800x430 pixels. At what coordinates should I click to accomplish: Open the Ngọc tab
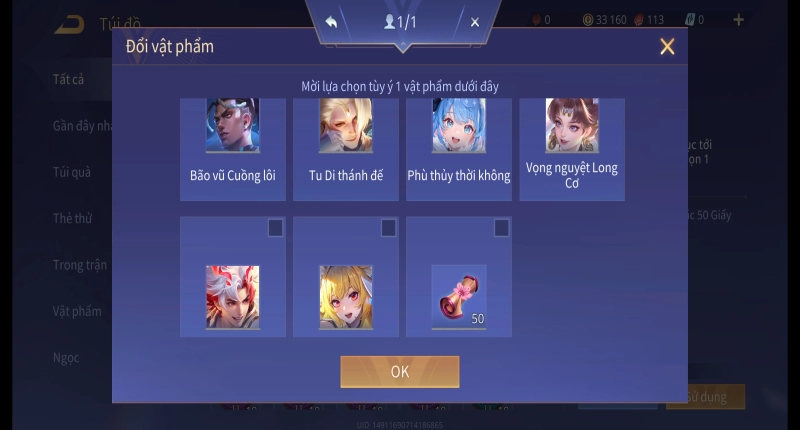click(66, 357)
